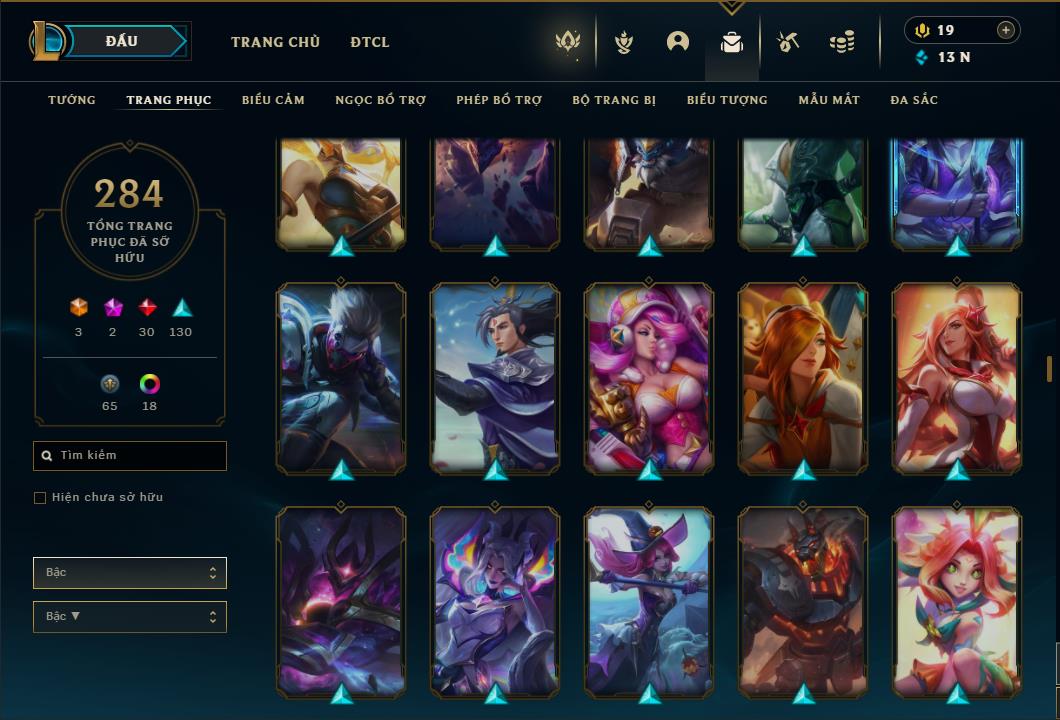Click the ĐẤU play button
Screen dimensions: 1060x720
pyautogui.click(x=122, y=41)
